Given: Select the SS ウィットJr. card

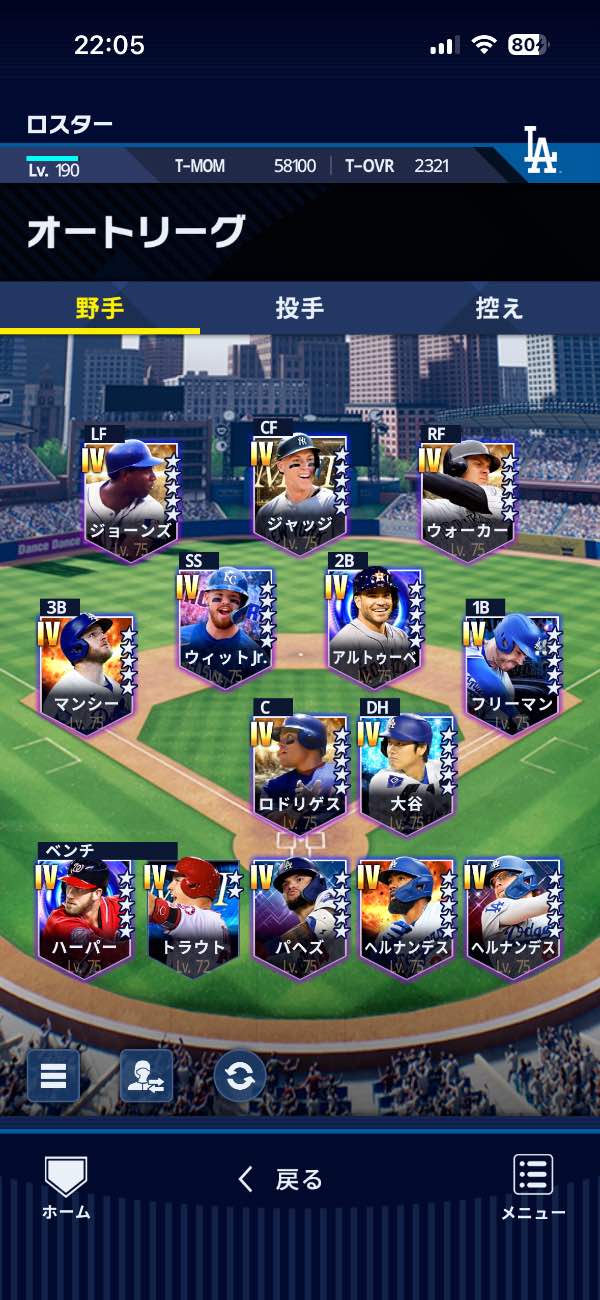Looking at the screenshot, I should pyautogui.click(x=226, y=626).
